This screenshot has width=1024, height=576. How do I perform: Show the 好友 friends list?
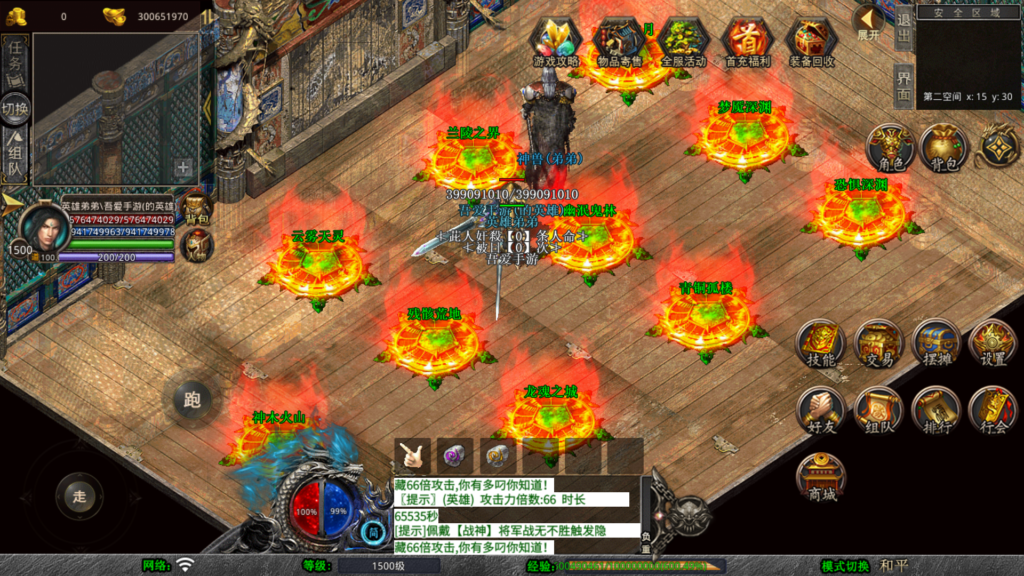821,409
